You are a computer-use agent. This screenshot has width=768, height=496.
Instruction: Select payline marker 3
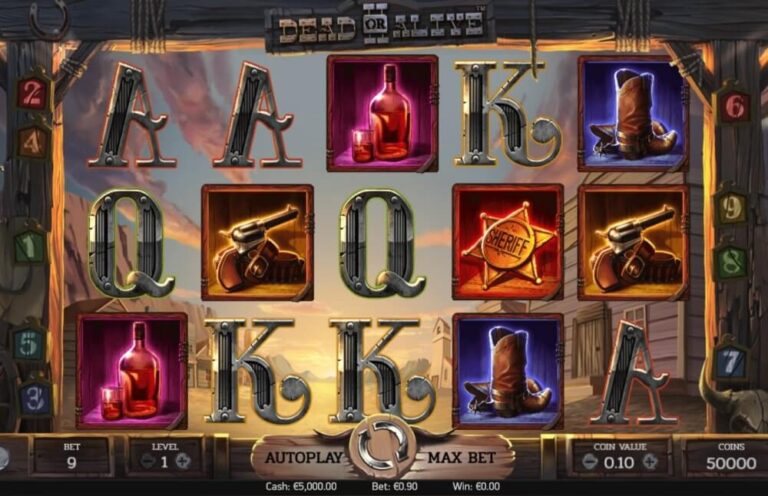(x=33, y=397)
